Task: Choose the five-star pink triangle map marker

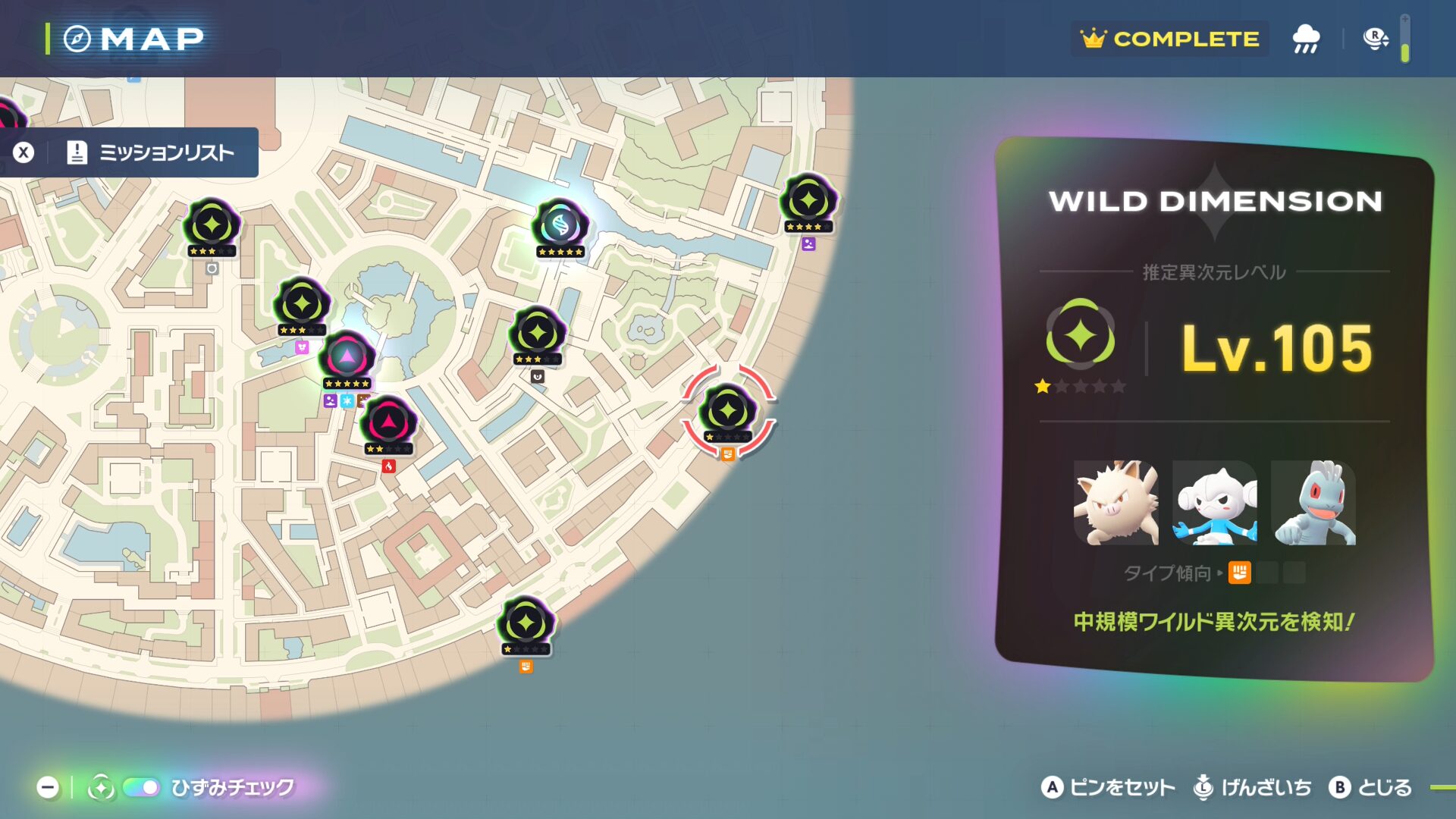Action: tap(347, 356)
